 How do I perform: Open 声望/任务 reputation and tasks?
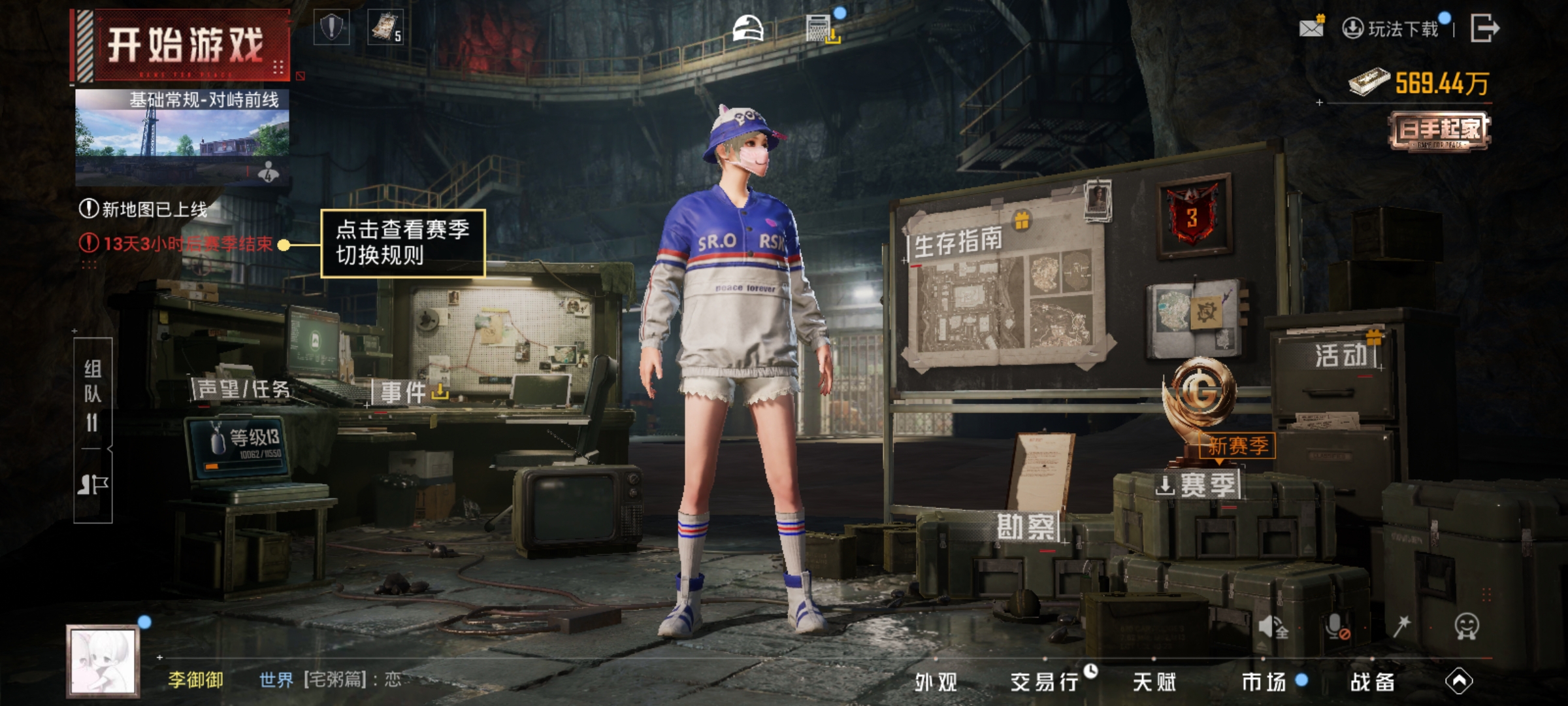242,390
